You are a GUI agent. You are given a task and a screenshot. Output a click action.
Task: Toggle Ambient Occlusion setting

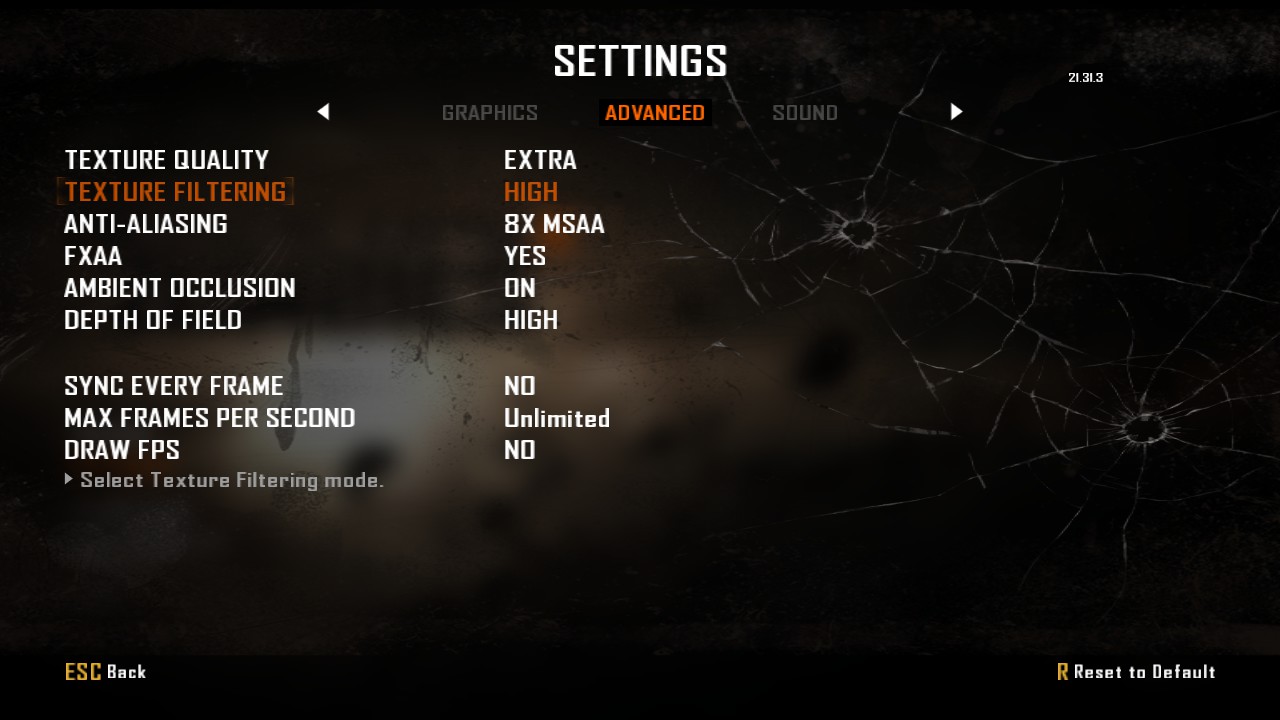[x=179, y=288]
